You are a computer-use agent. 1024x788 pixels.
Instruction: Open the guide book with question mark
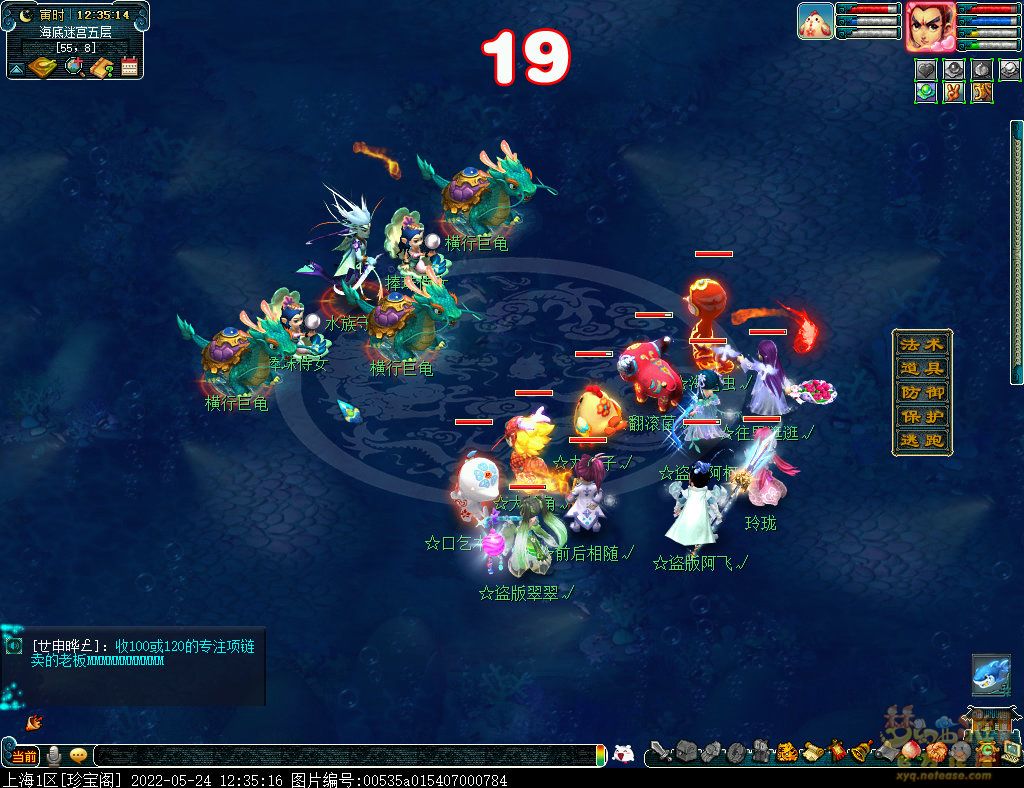click(101, 67)
